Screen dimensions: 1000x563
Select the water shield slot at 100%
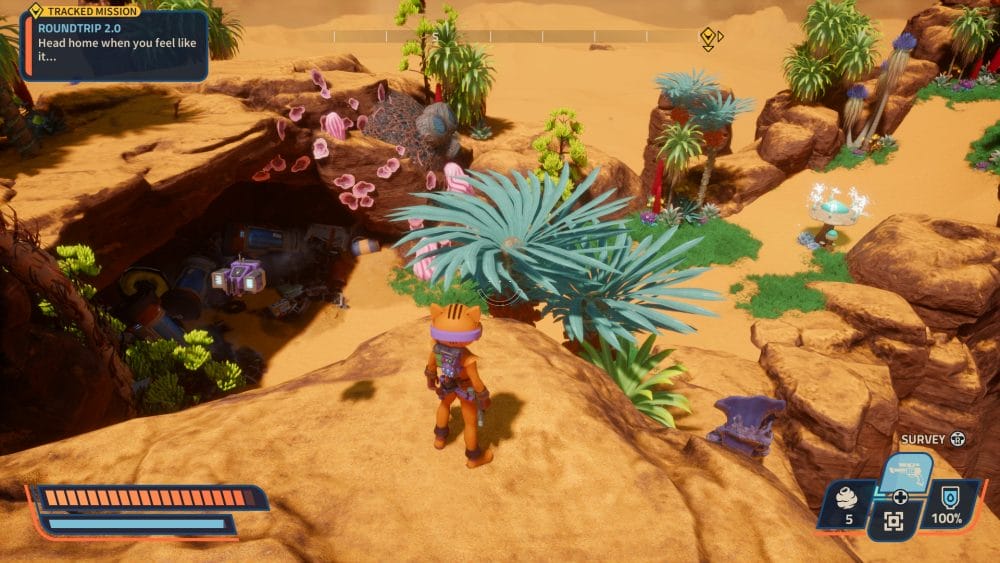click(x=946, y=505)
